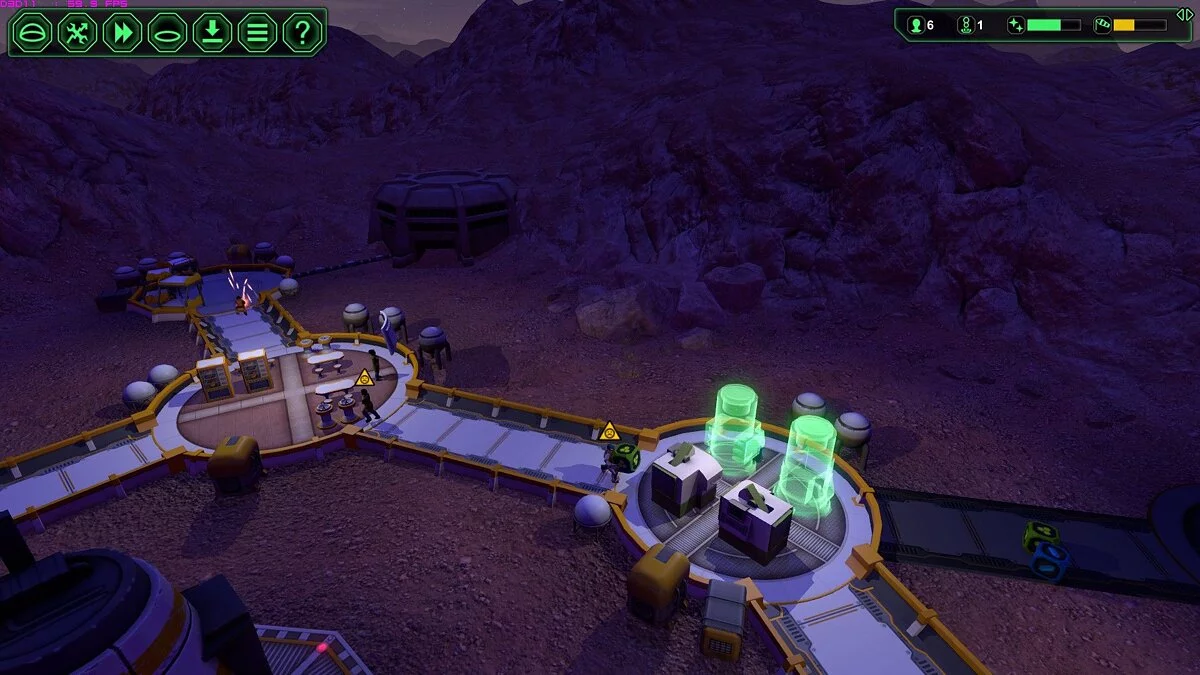Activate the fast-forward speed button

click(x=122, y=32)
